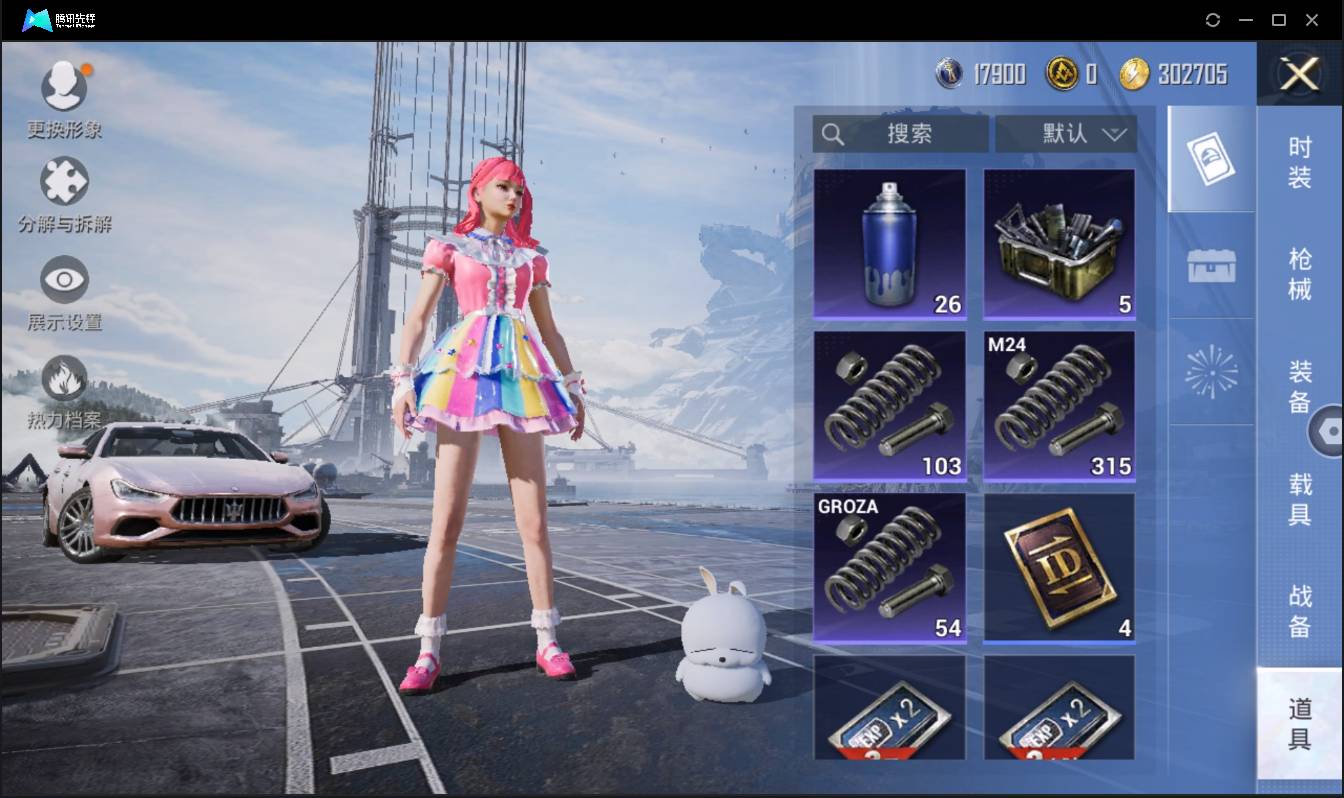
Task: Open the 默认 sort dropdown
Action: pos(1066,134)
